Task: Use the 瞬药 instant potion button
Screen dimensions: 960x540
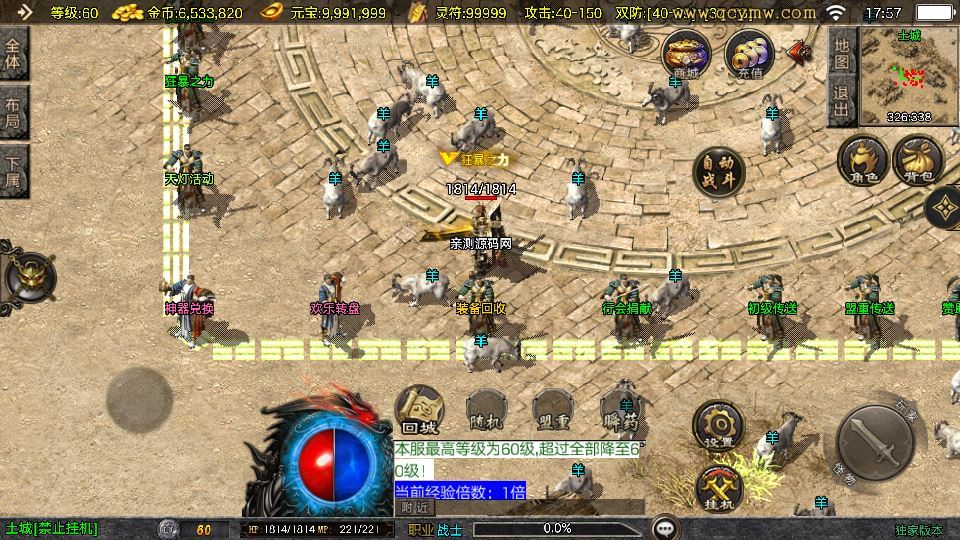Action: [x=619, y=412]
